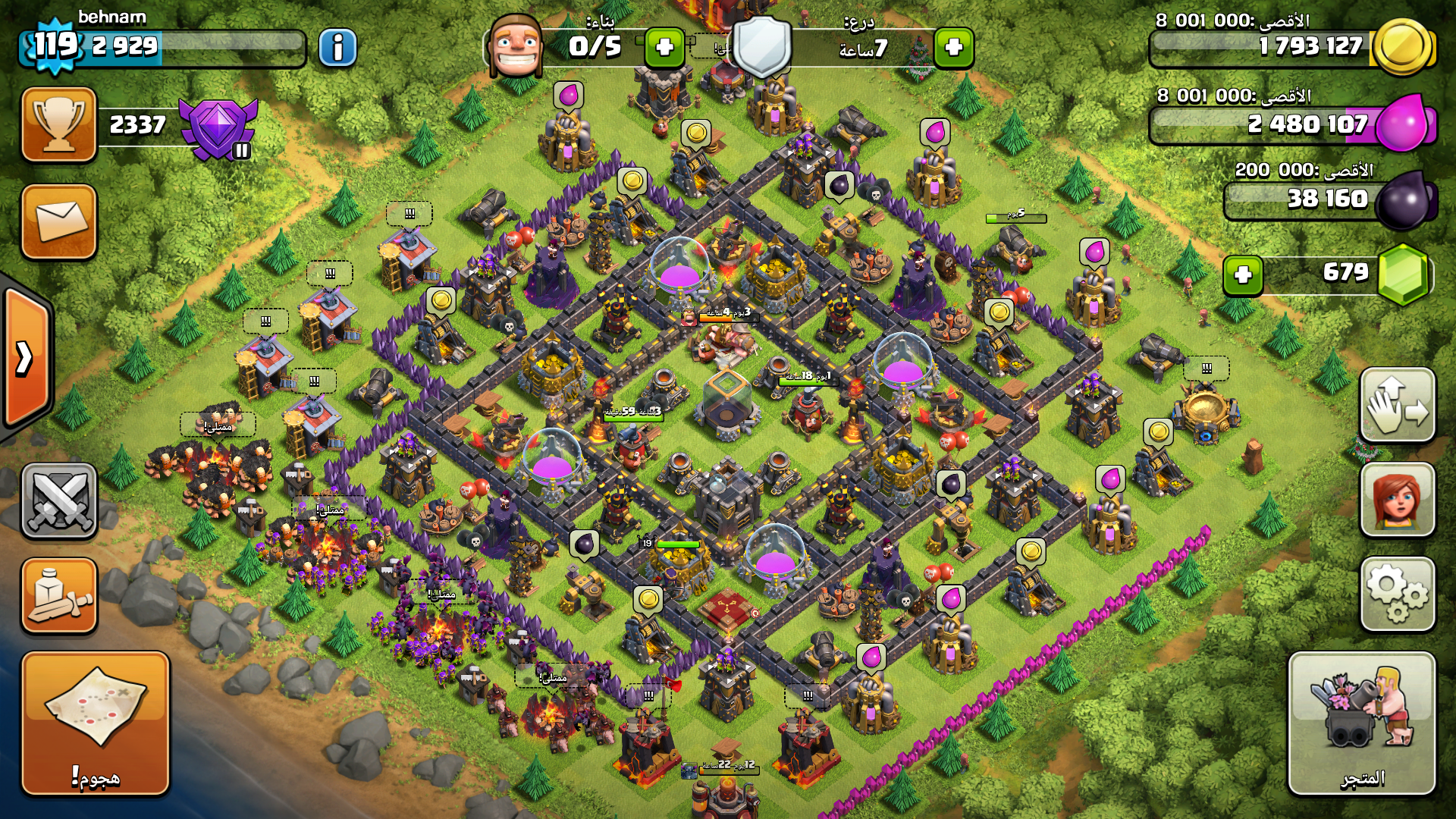Add a builder with the green plus
Image resolution: width=1456 pixels, height=819 pixels.
(x=664, y=48)
